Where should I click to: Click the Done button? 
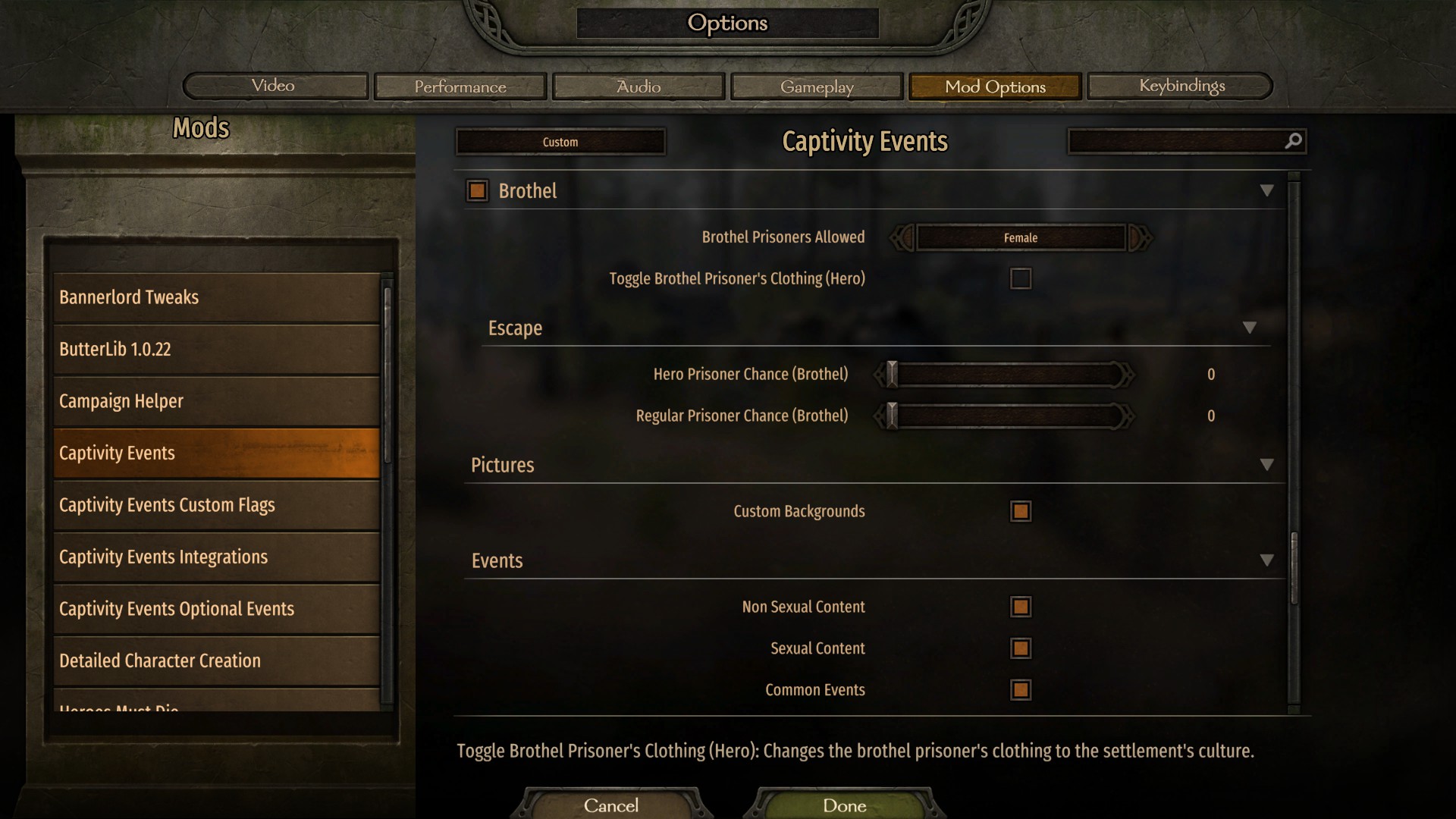(844, 806)
